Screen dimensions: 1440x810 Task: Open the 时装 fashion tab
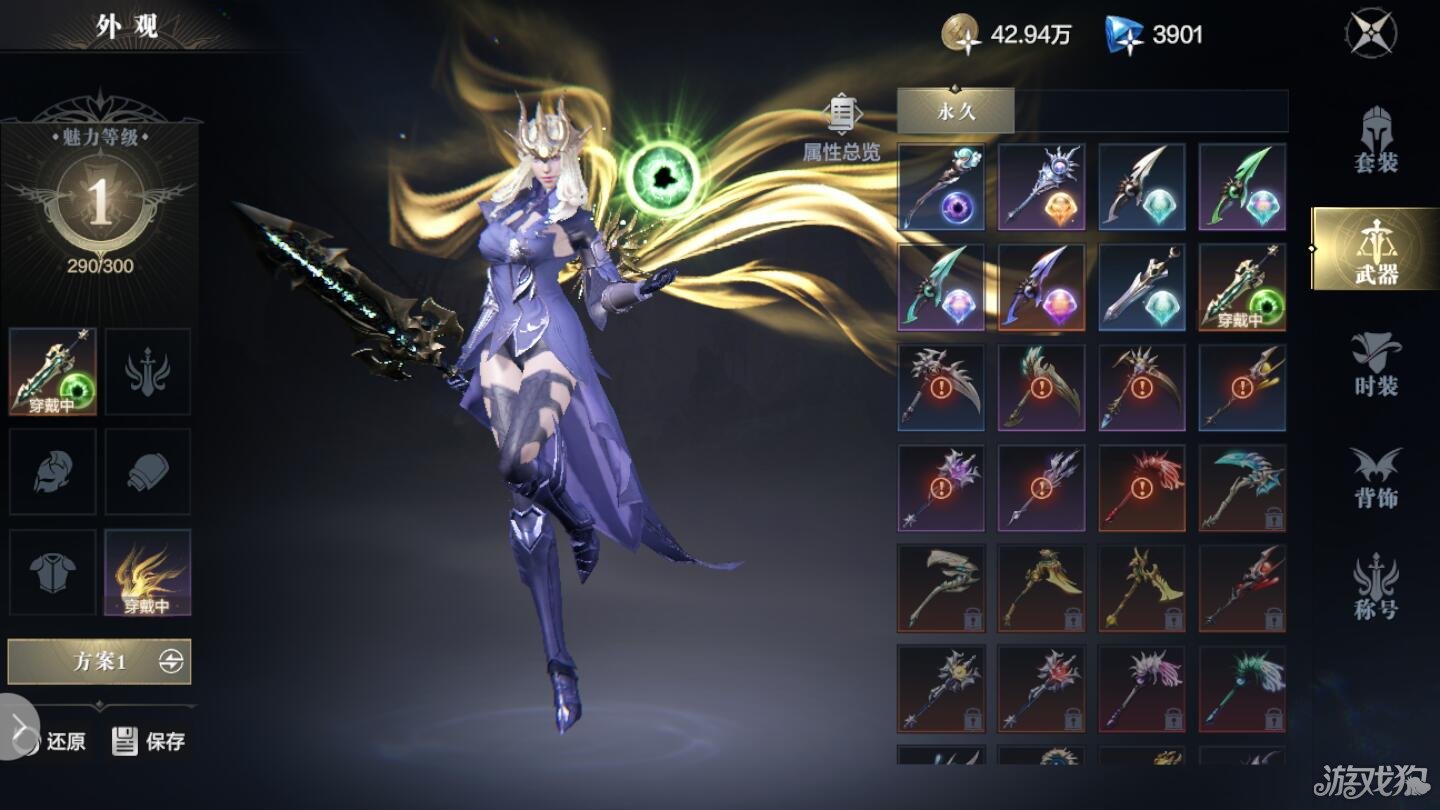point(1376,362)
